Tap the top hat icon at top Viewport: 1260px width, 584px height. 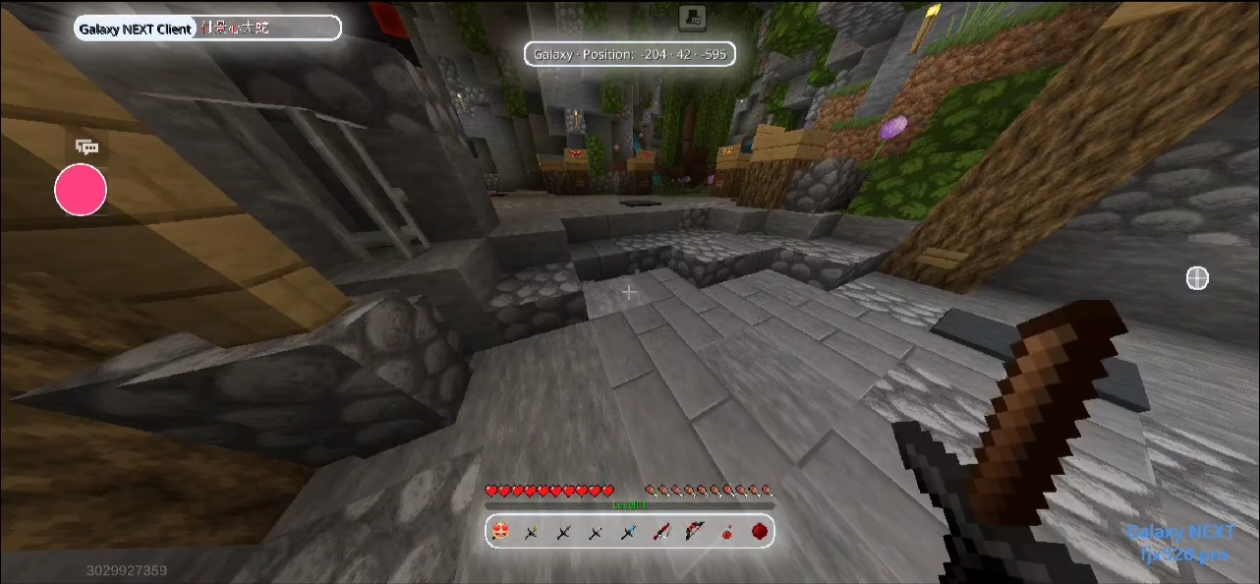point(691,16)
